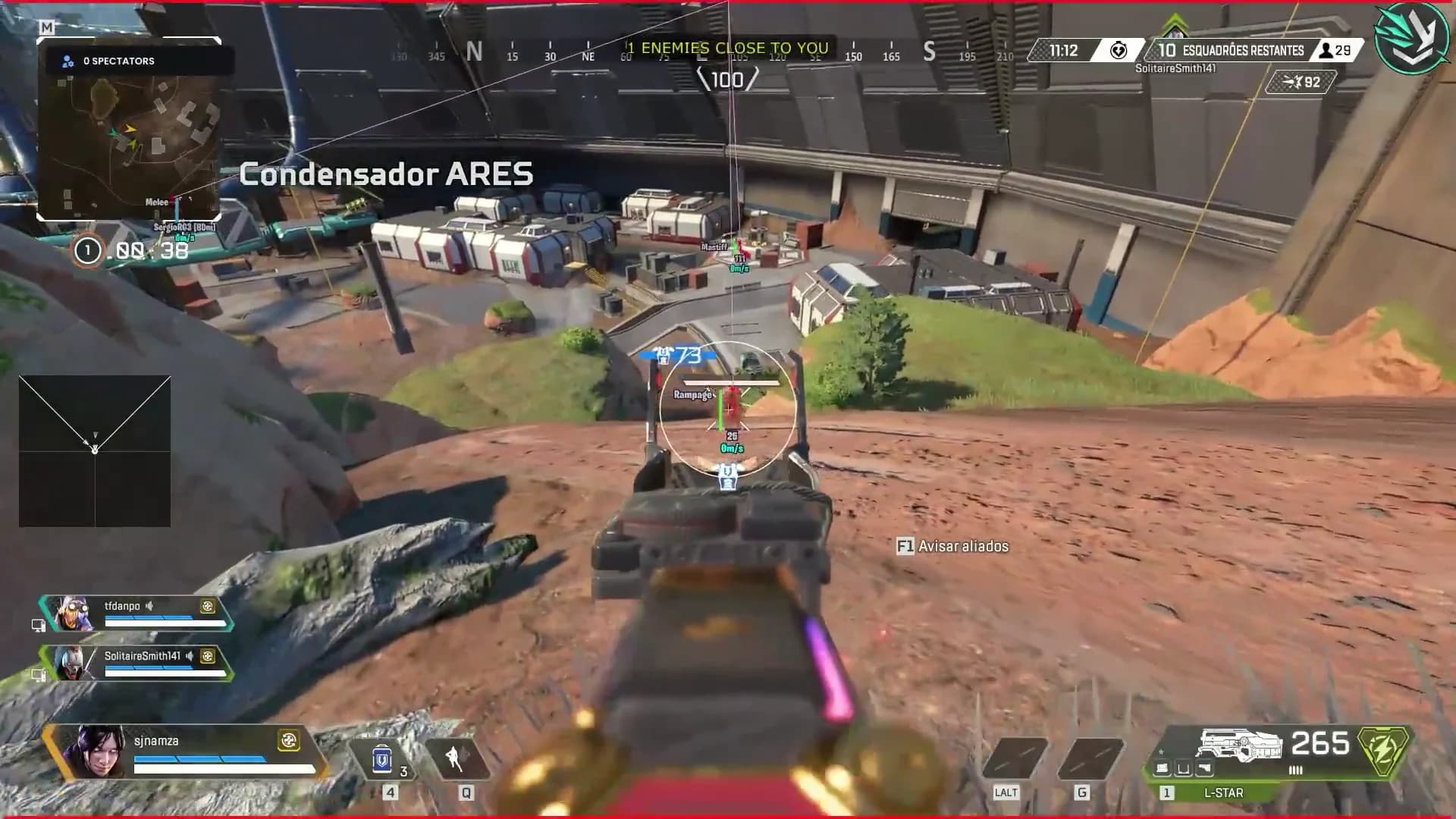Click the PC platform icon beside tfdanpo's banner
Image resolution: width=1456 pixels, height=819 pixels.
(x=37, y=623)
